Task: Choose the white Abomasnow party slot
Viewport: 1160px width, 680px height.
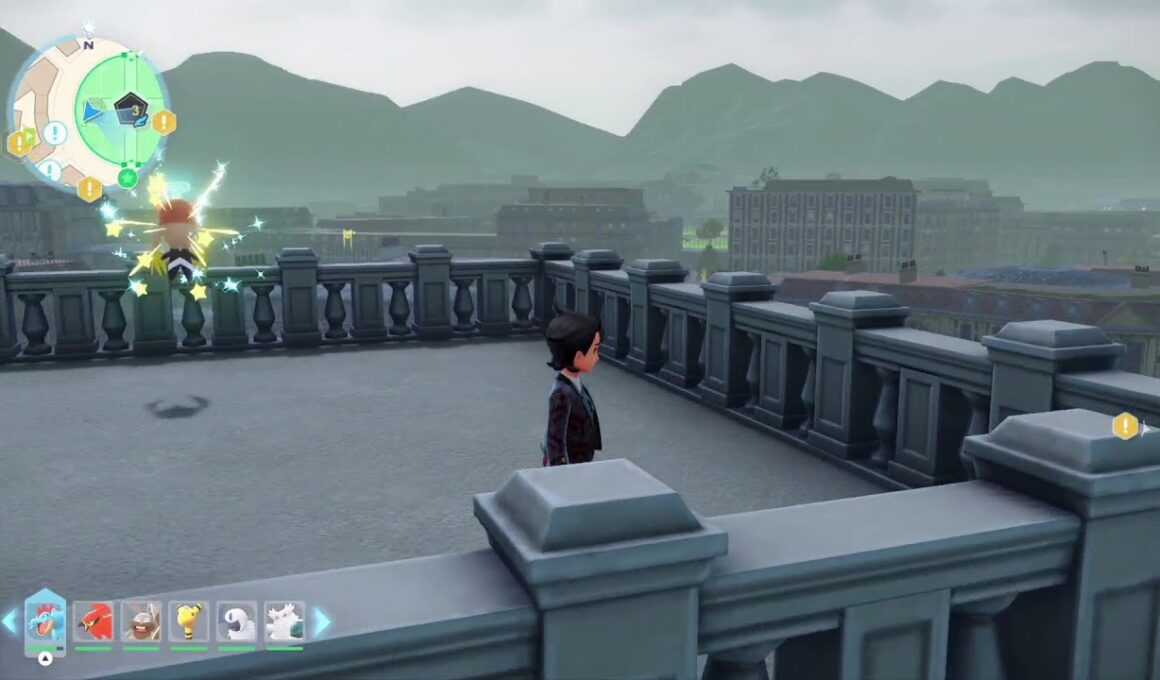Action: pos(285,622)
